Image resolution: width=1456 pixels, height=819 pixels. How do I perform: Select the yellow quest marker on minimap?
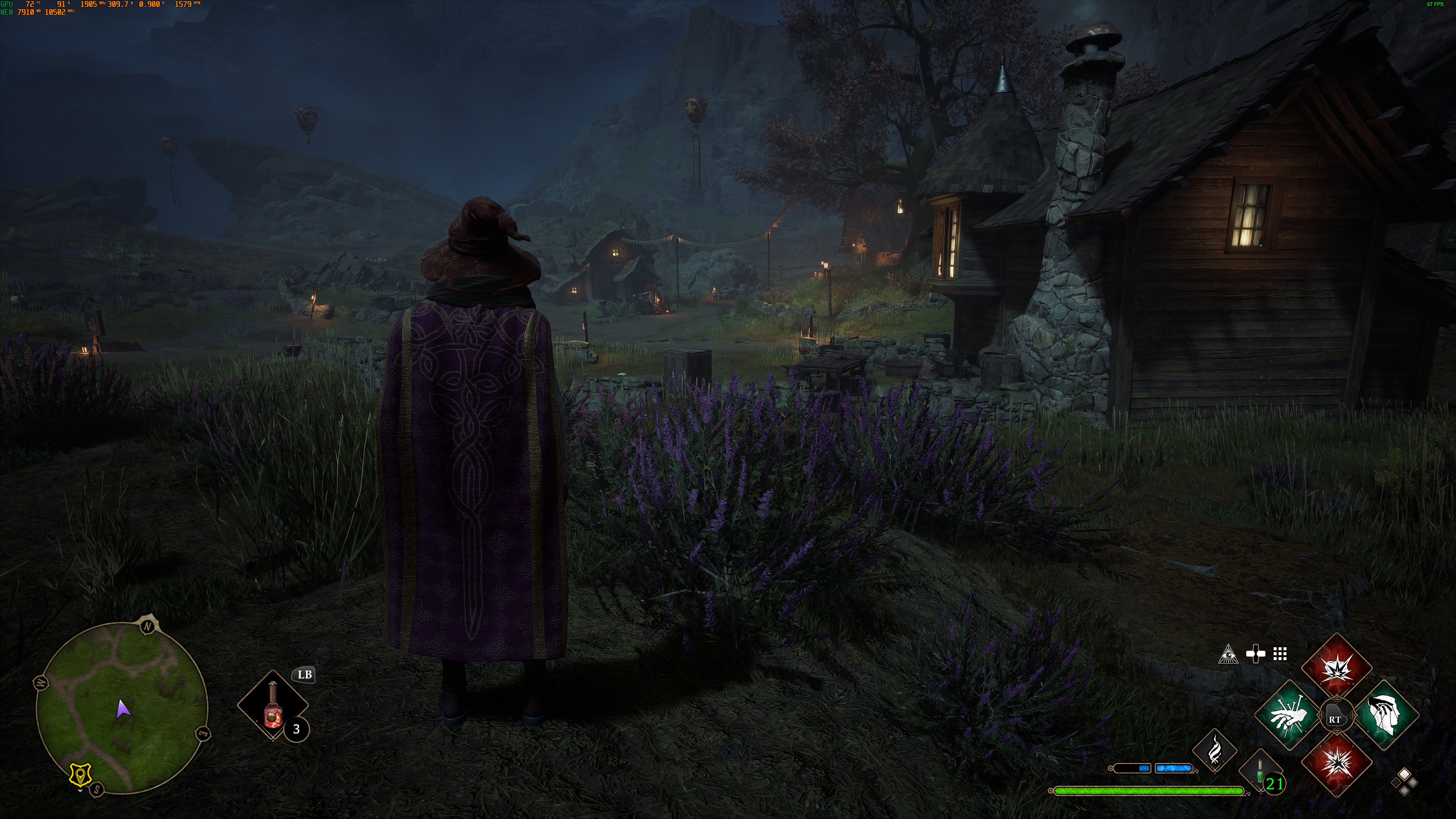pyautogui.click(x=80, y=774)
